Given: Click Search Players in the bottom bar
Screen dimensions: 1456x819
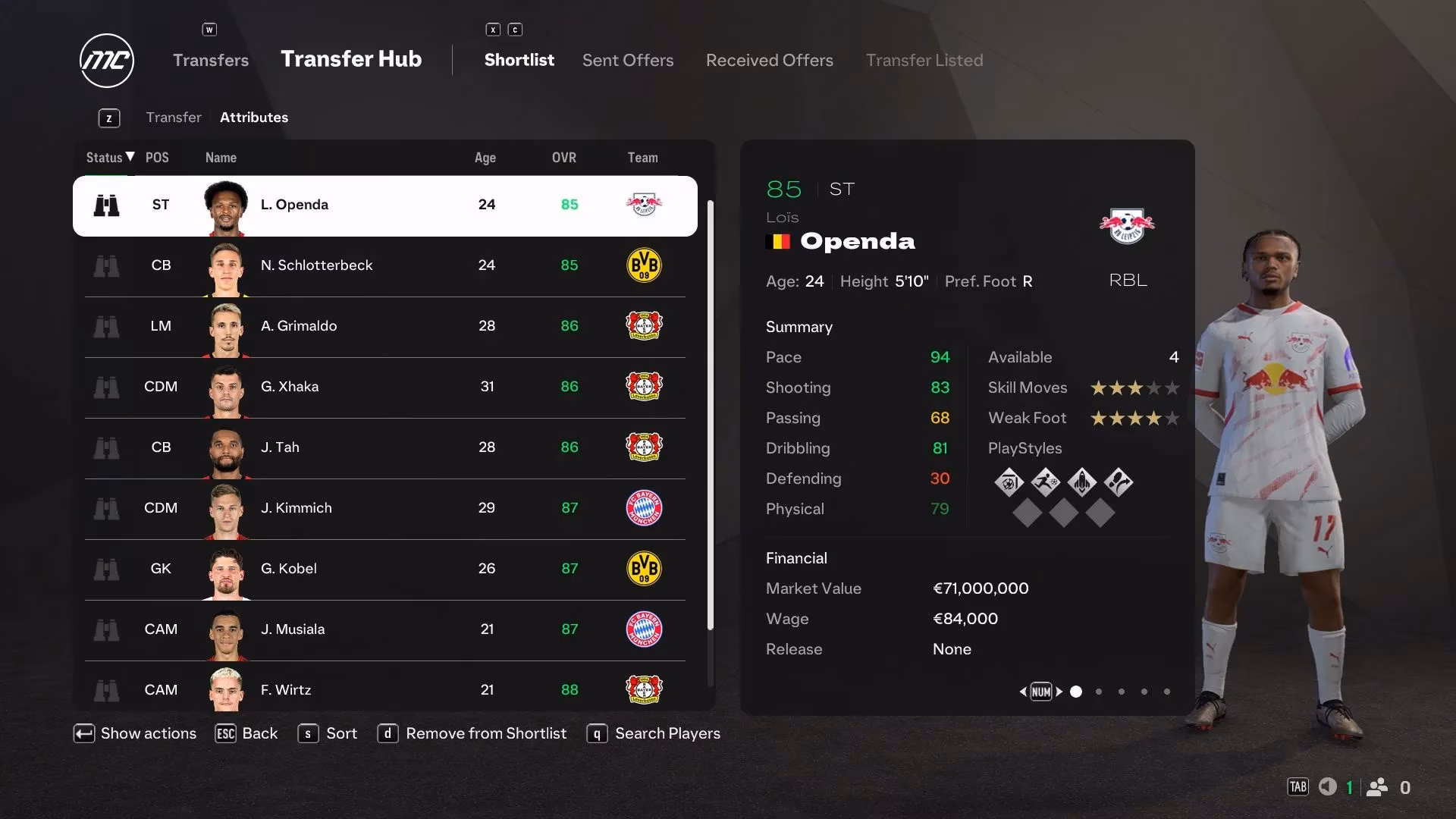Looking at the screenshot, I should 667,733.
